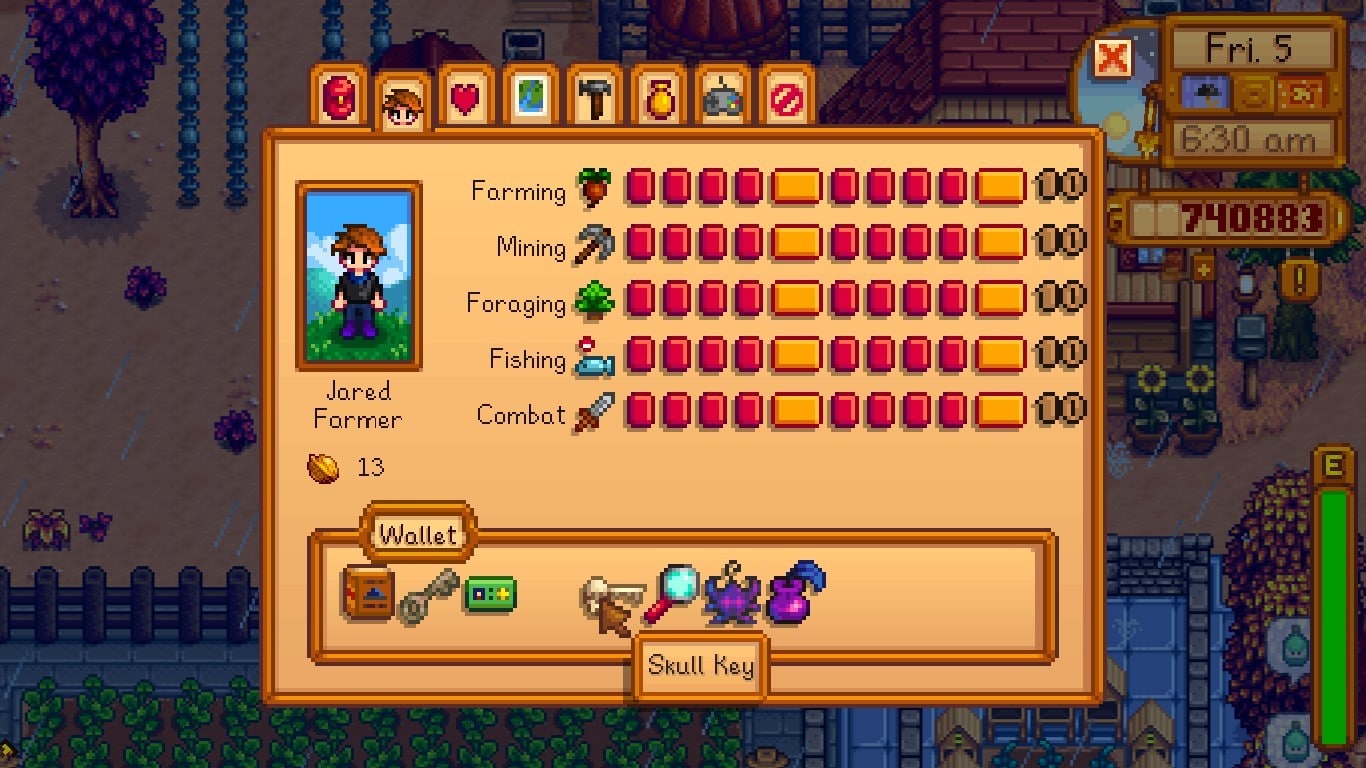
Task: Select the Rusty Key in the Wallet
Action: tap(428, 596)
